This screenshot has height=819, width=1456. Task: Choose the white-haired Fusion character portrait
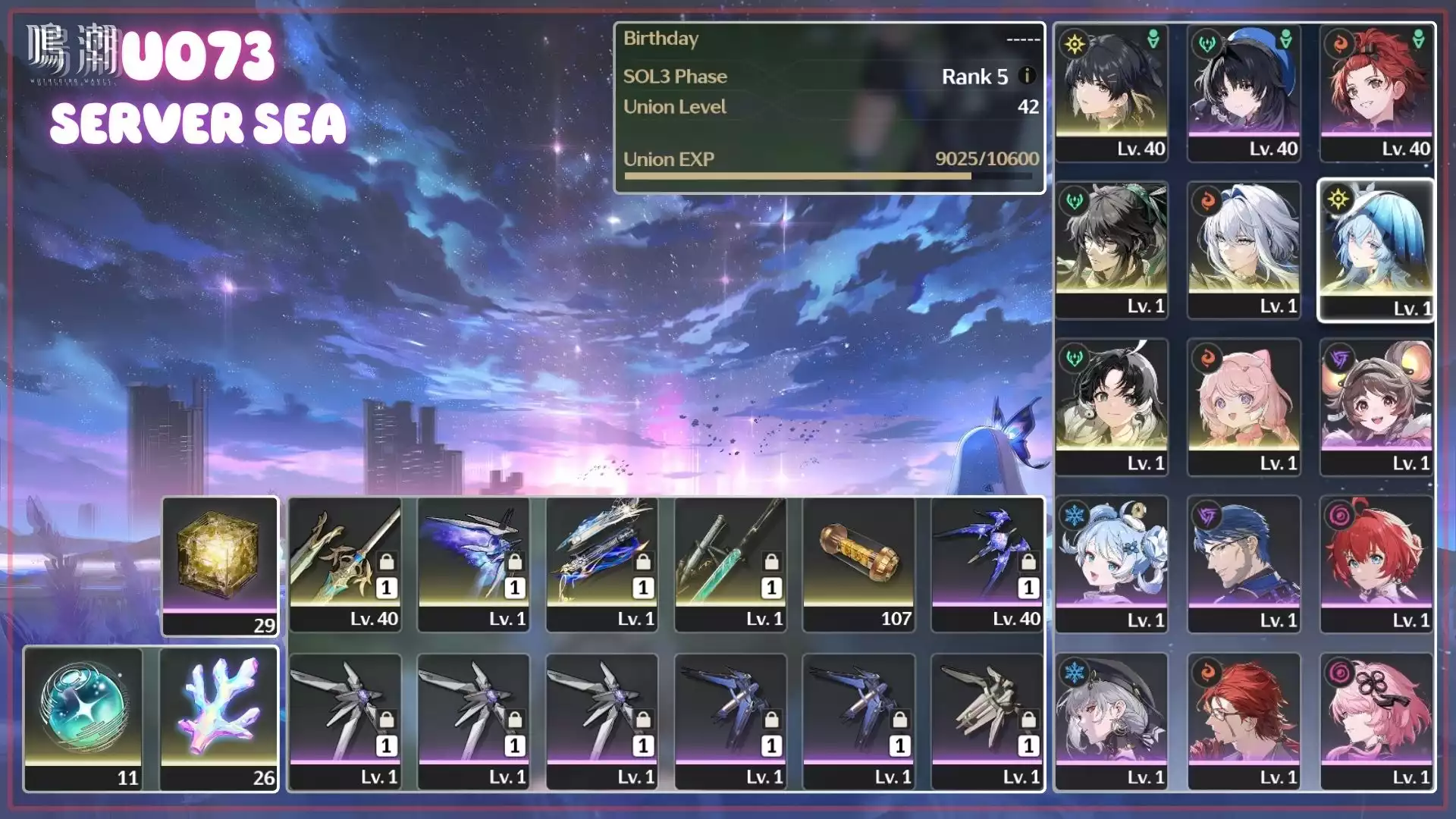[1244, 250]
